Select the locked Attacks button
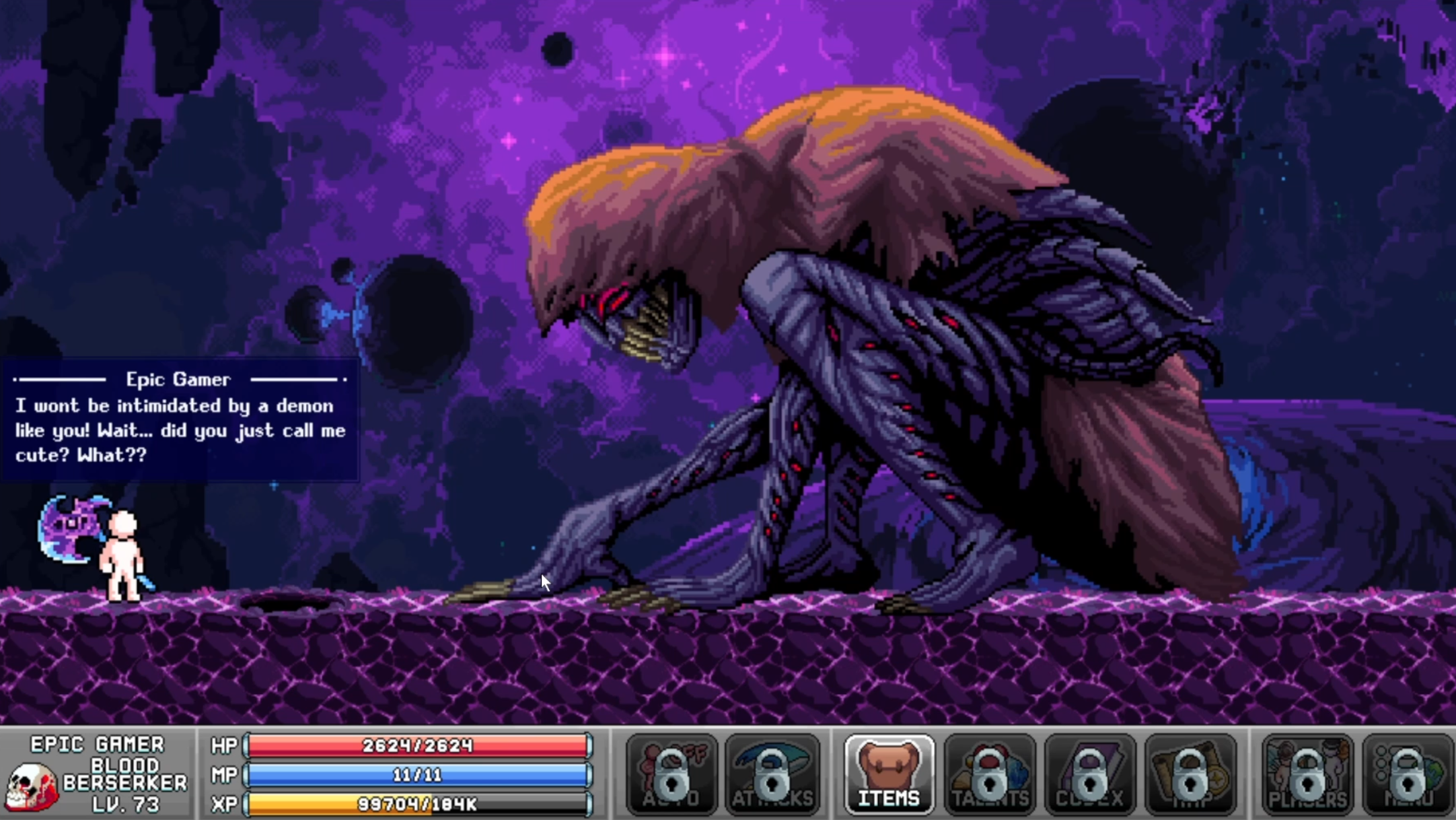1456x820 pixels. coord(772,775)
